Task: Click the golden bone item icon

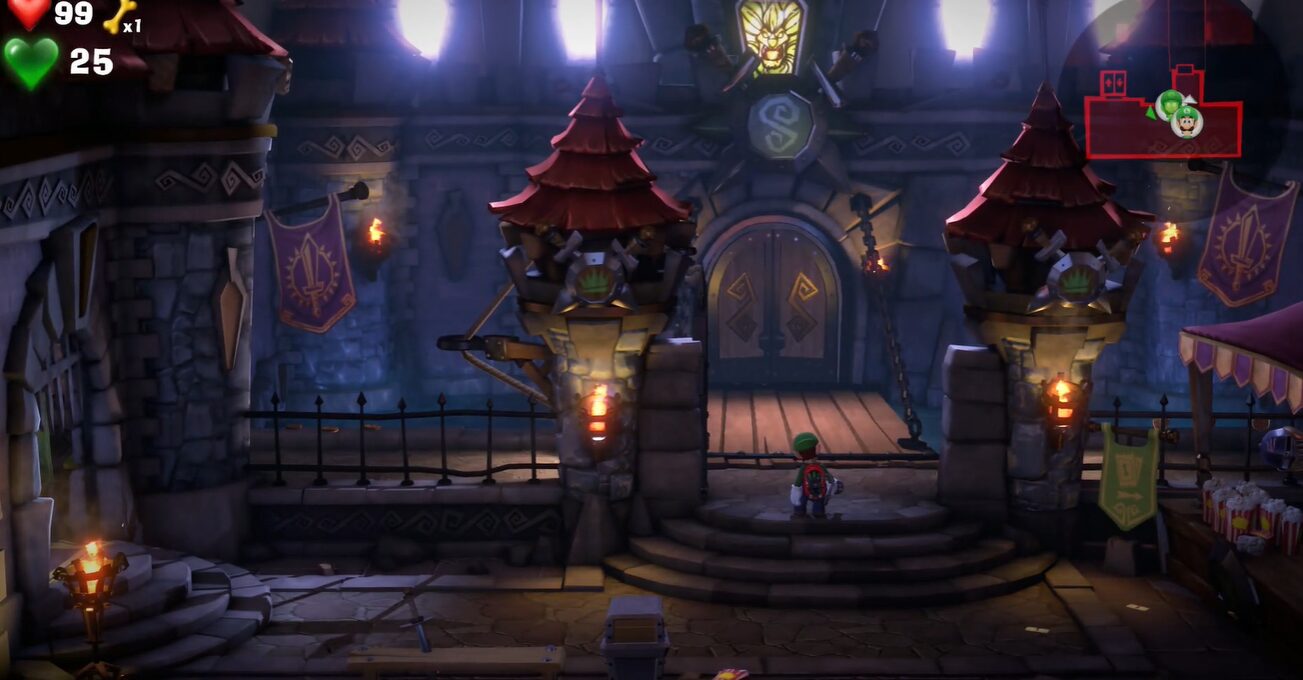Action: pyautogui.click(x=119, y=14)
